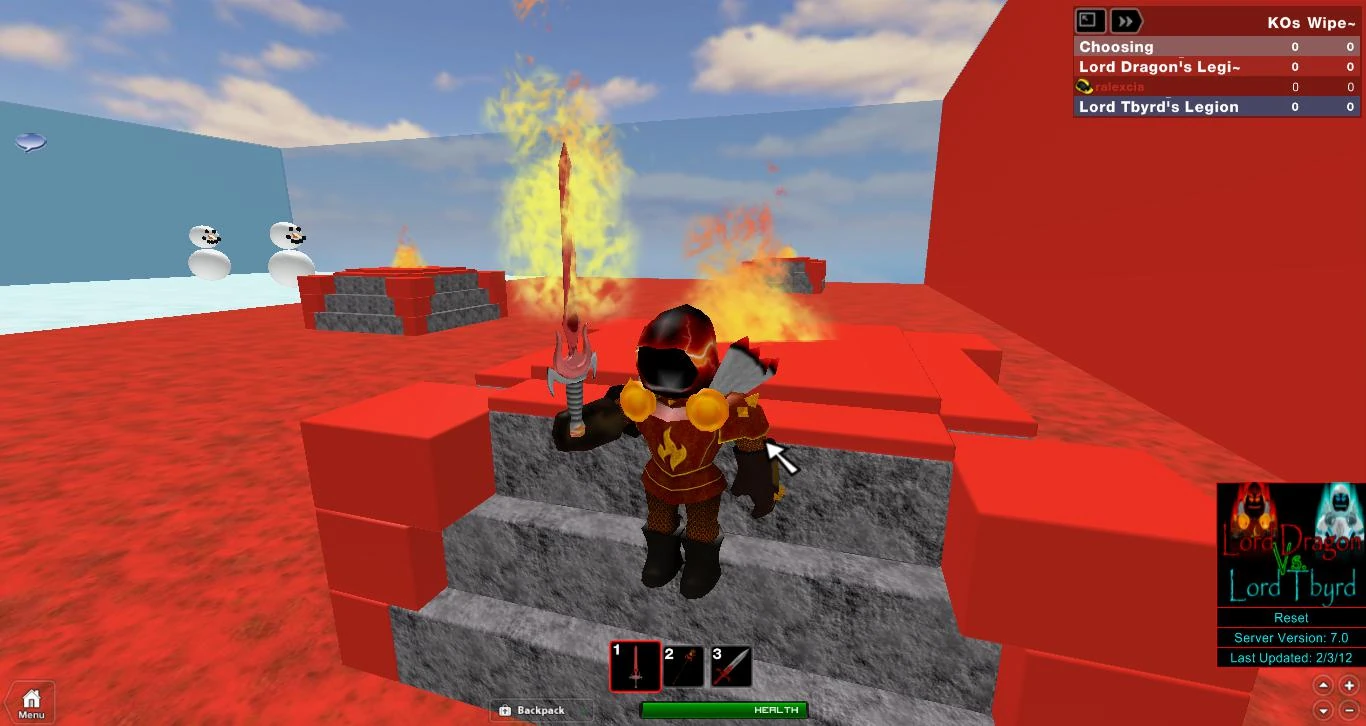Expand the Lord Dragon's Legi~ team entry

point(1160,67)
